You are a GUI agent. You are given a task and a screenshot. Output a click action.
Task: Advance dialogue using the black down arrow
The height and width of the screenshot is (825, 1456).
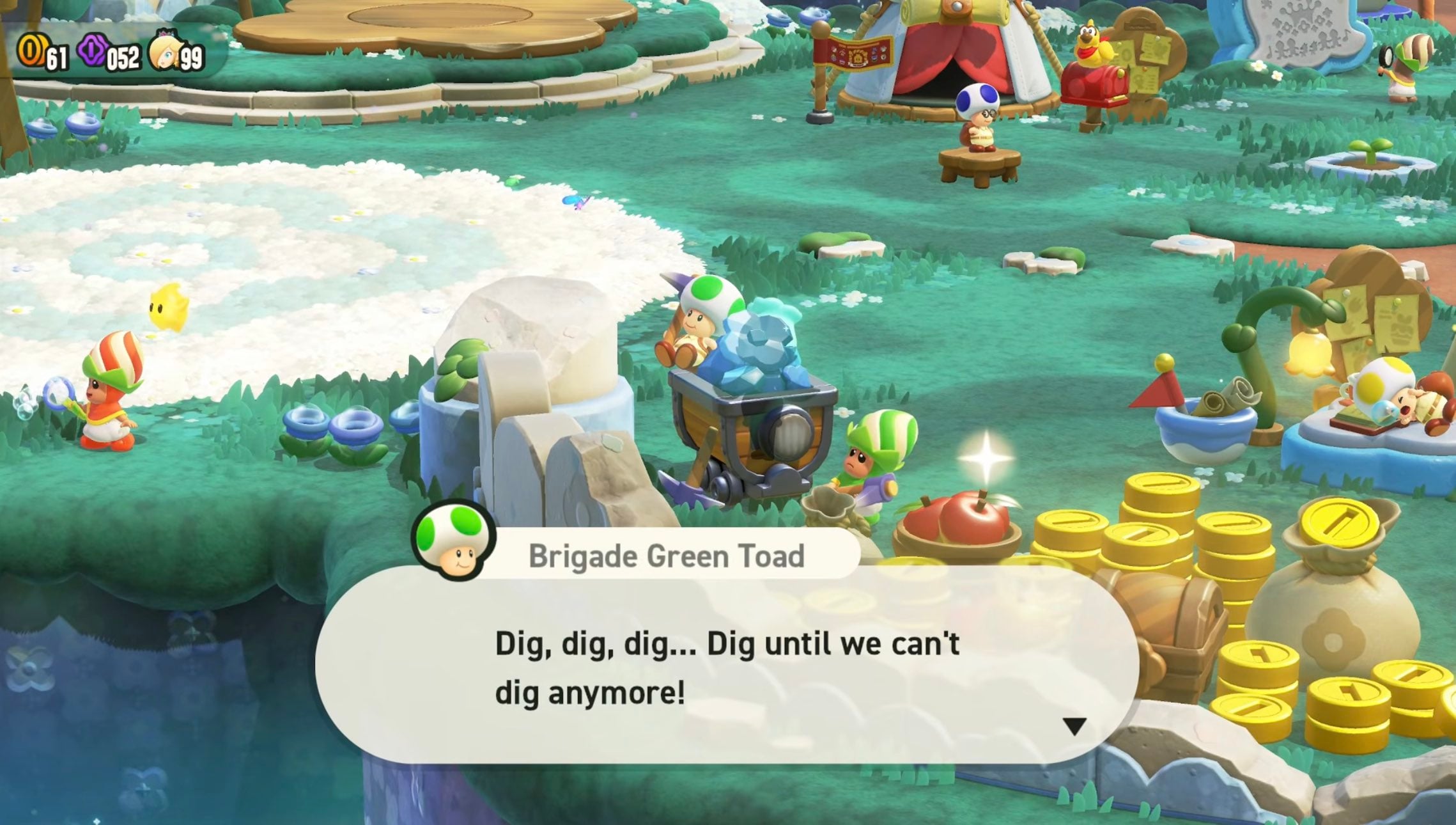(x=1074, y=726)
